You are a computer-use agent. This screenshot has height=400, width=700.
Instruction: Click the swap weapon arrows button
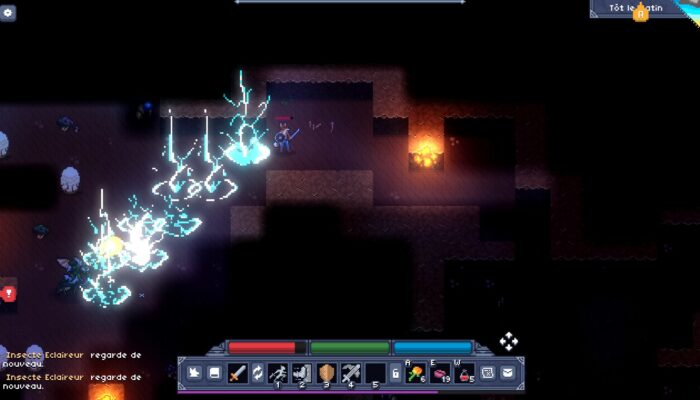[x=257, y=373]
